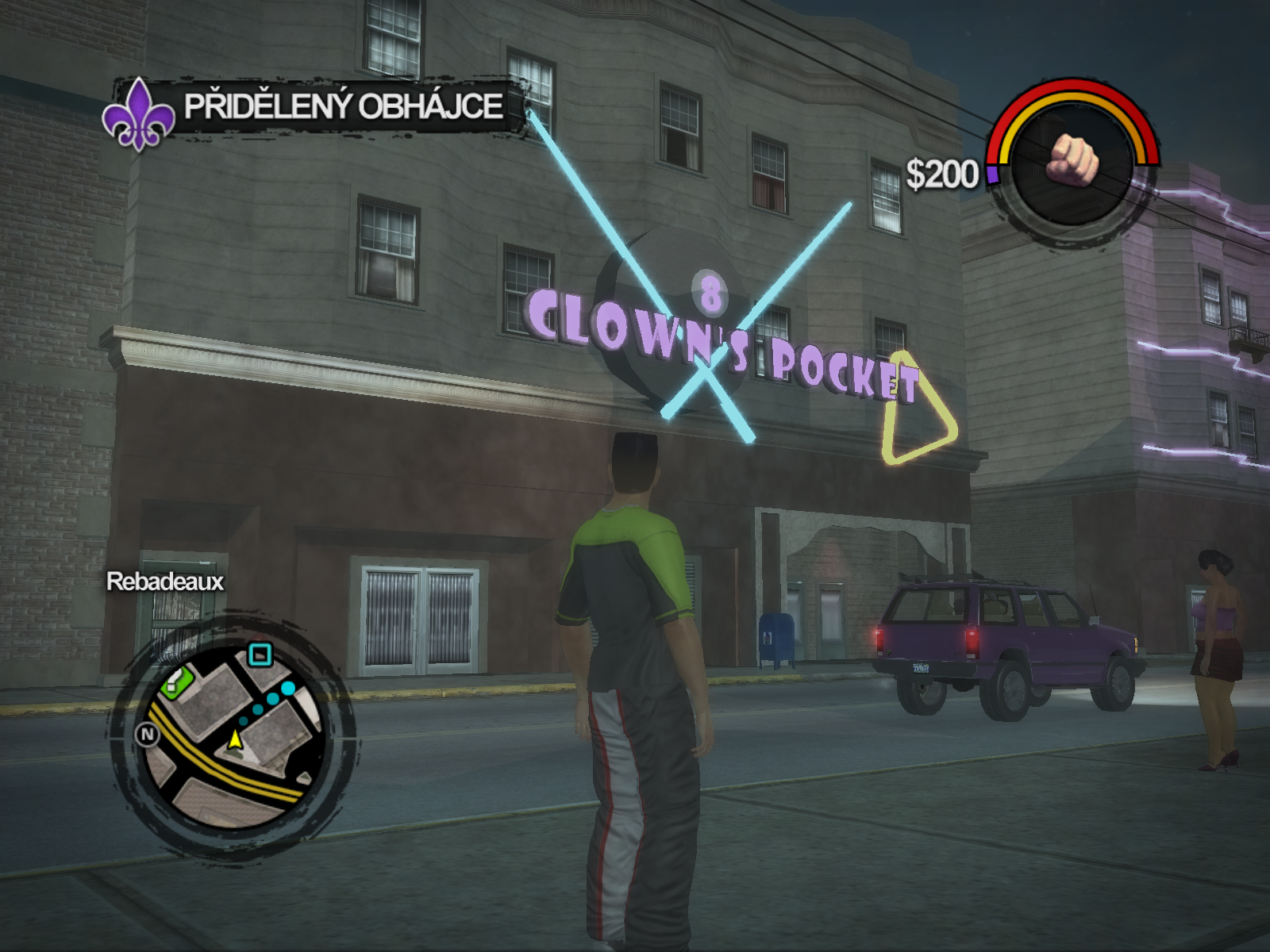Select the purple fleur-de-lis mission icon

[139, 115]
